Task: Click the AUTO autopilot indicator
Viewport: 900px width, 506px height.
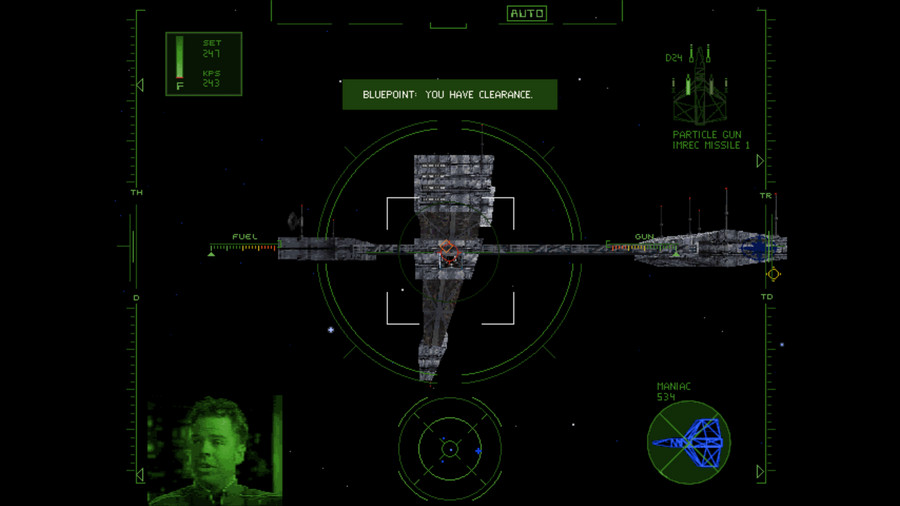Action: point(526,13)
